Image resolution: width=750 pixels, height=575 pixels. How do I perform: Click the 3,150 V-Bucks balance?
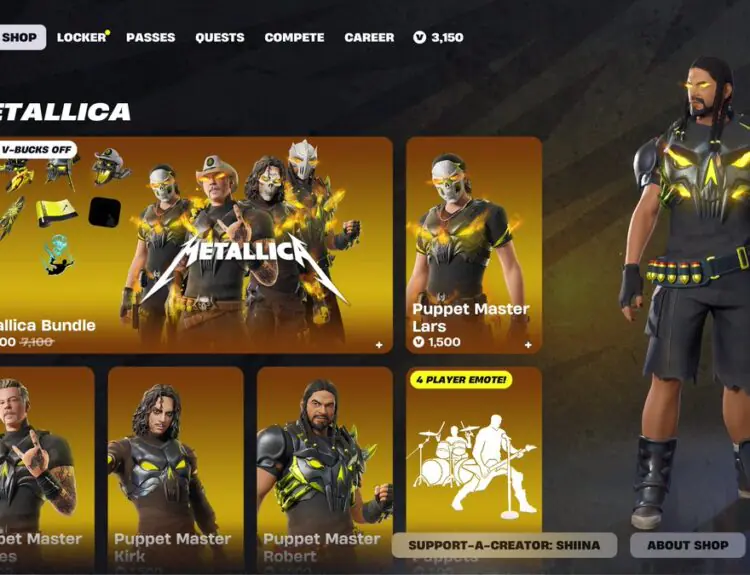click(x=438, y=38)
